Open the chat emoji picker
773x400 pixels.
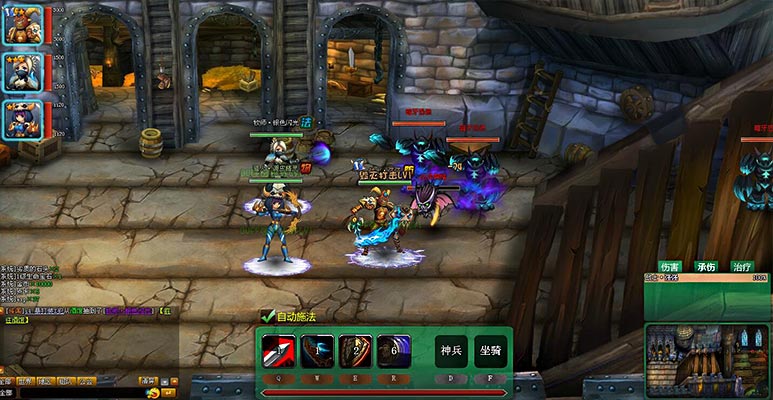pyautogui.click(x=152, y=393)
